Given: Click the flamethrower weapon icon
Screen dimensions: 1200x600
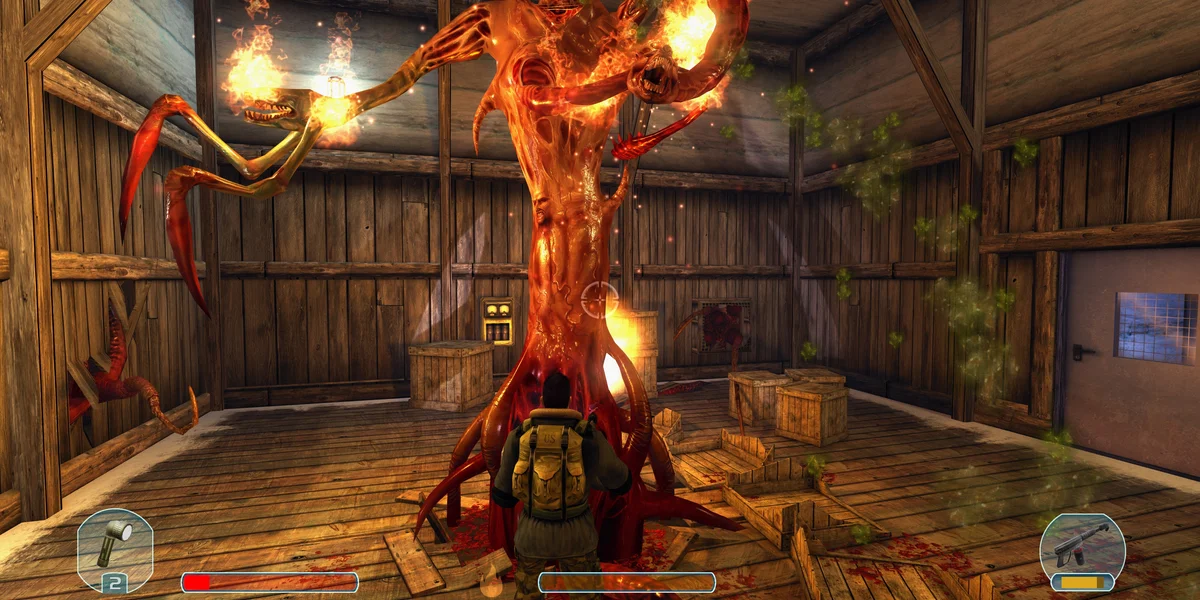Looking at the screenshot, I should click(x=1082, y=545).
